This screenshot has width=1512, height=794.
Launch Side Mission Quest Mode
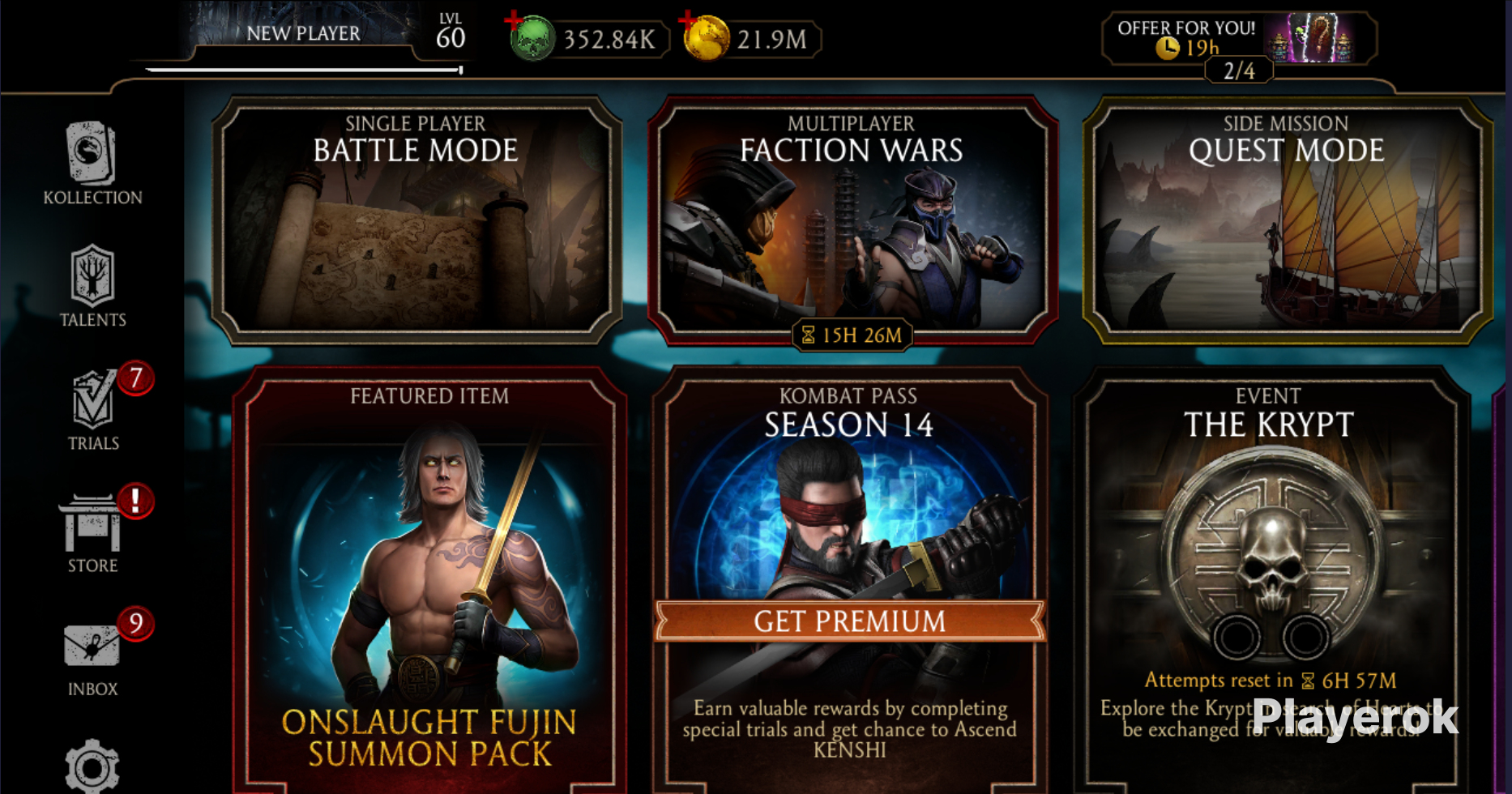[x=1287, y=220]
